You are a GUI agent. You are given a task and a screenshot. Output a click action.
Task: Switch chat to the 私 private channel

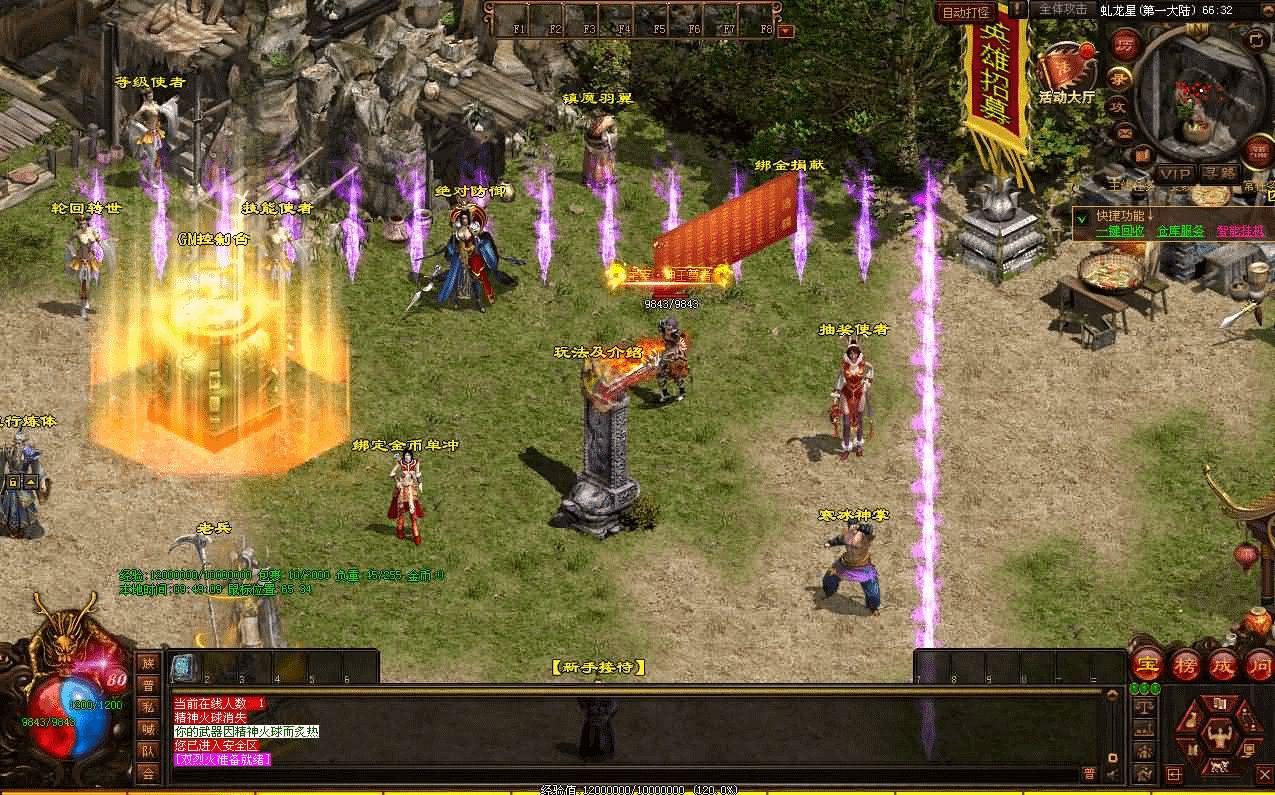point(148,707)
